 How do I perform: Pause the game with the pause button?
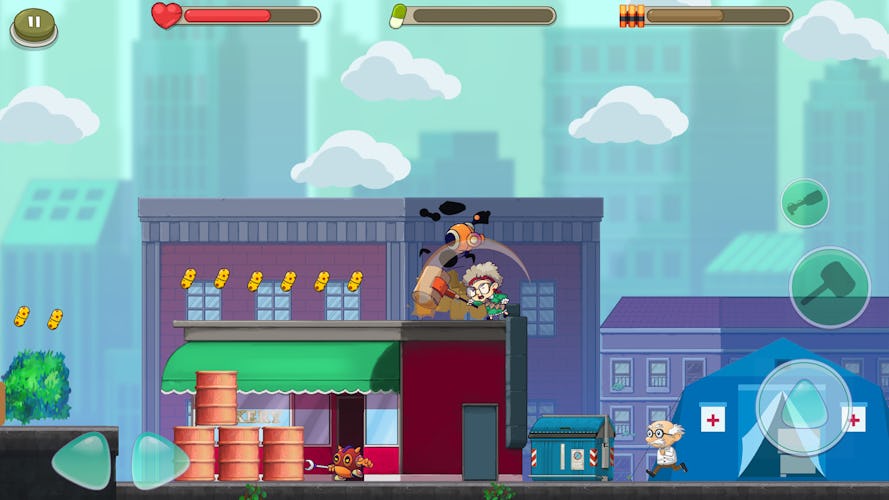point(34,23)
